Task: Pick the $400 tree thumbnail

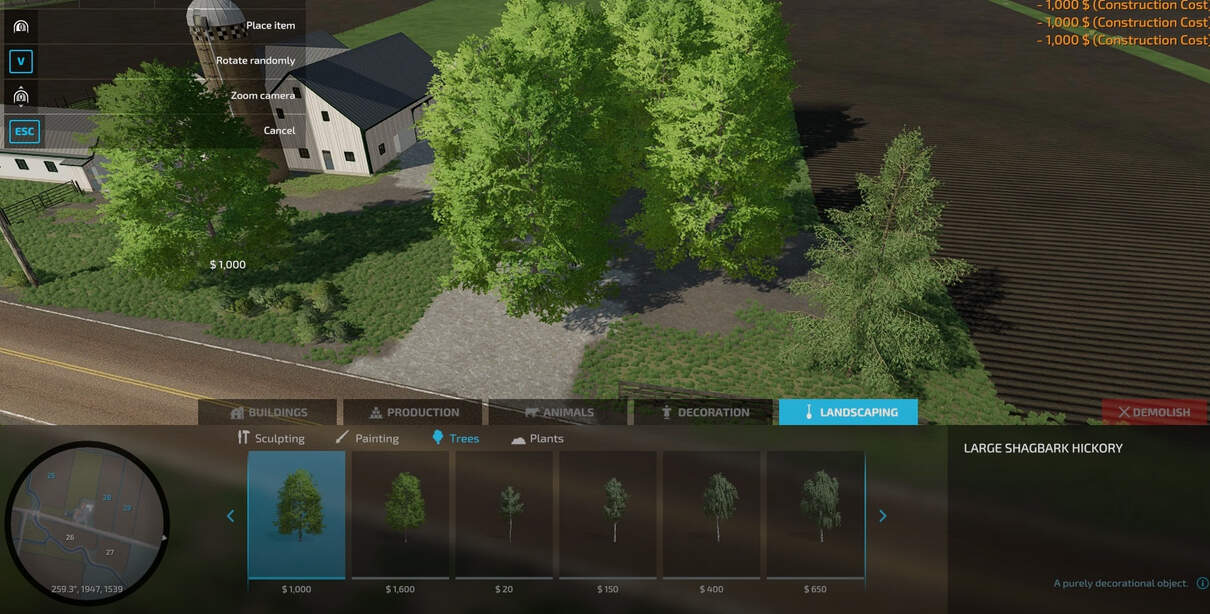Action: [x=712, y=514]
